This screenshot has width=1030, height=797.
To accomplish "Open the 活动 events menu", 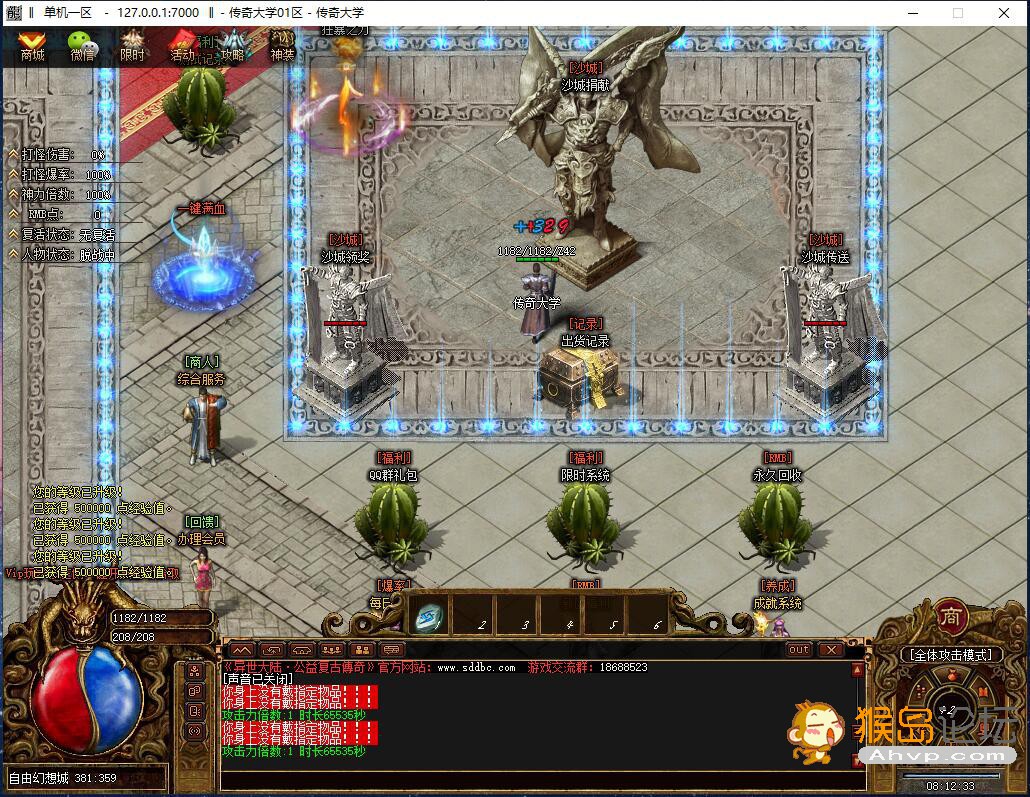I will tap(183, 47).
